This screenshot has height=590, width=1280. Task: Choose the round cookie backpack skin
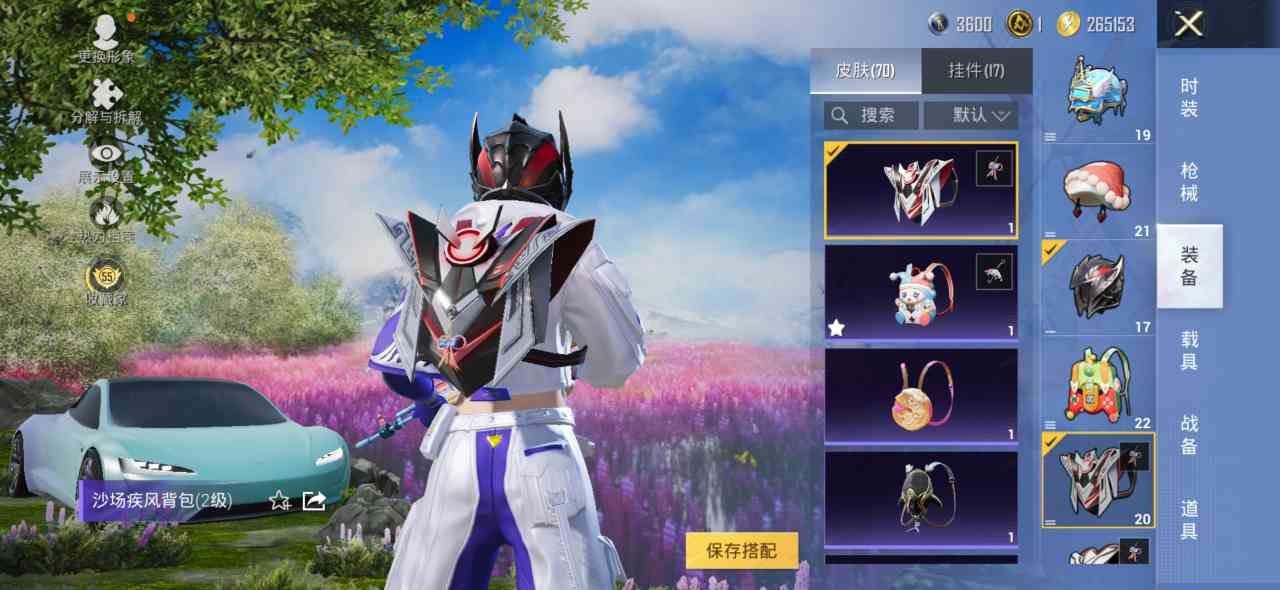pyautogui.click(x=920, y=396)
